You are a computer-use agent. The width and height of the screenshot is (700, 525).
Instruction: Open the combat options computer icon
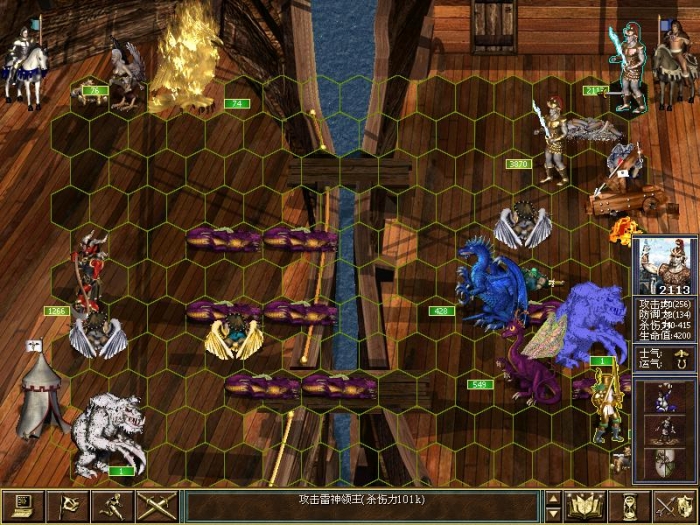click(22, 506)
